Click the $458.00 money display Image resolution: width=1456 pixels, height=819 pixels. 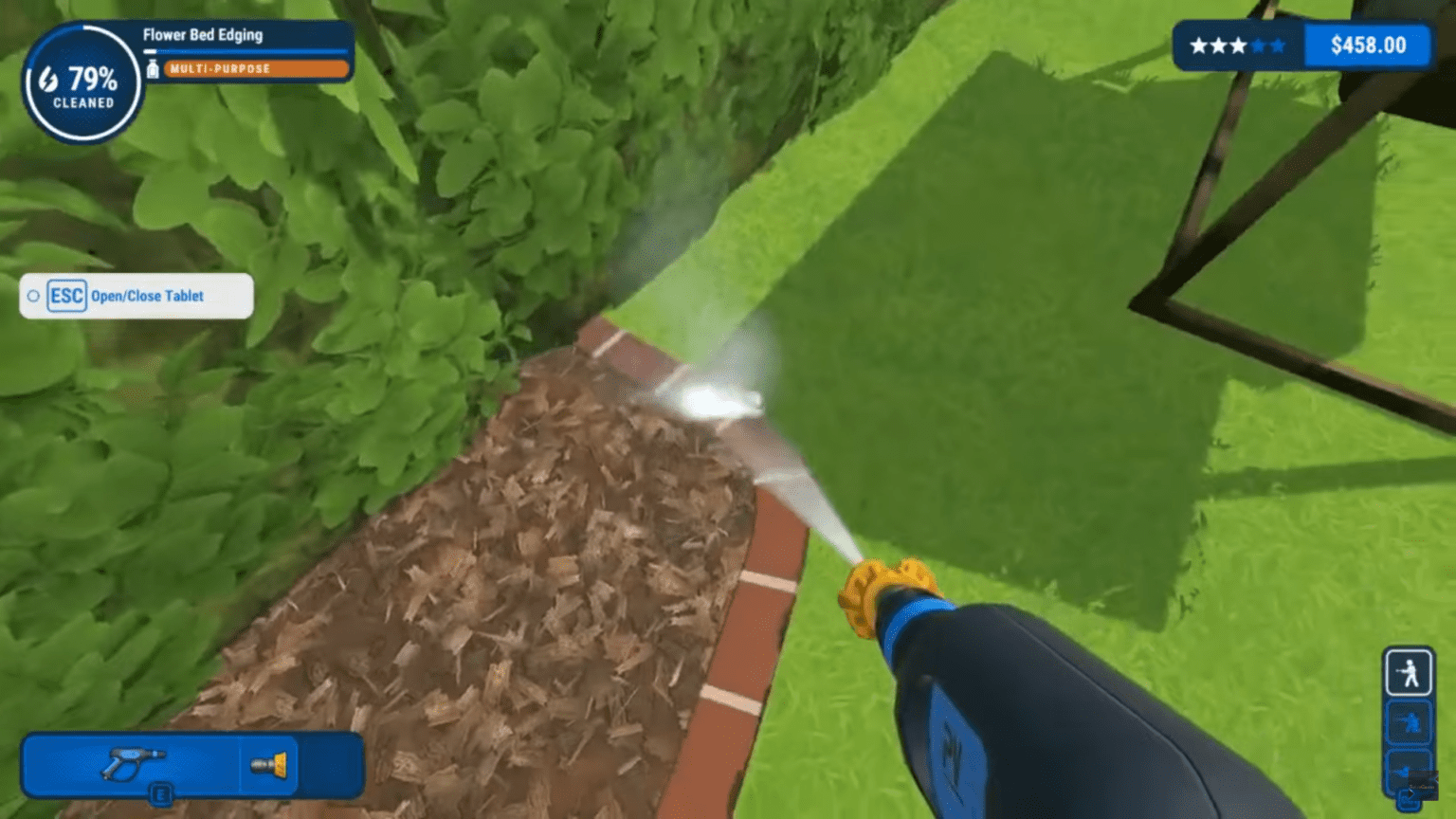click(1367, 45)
